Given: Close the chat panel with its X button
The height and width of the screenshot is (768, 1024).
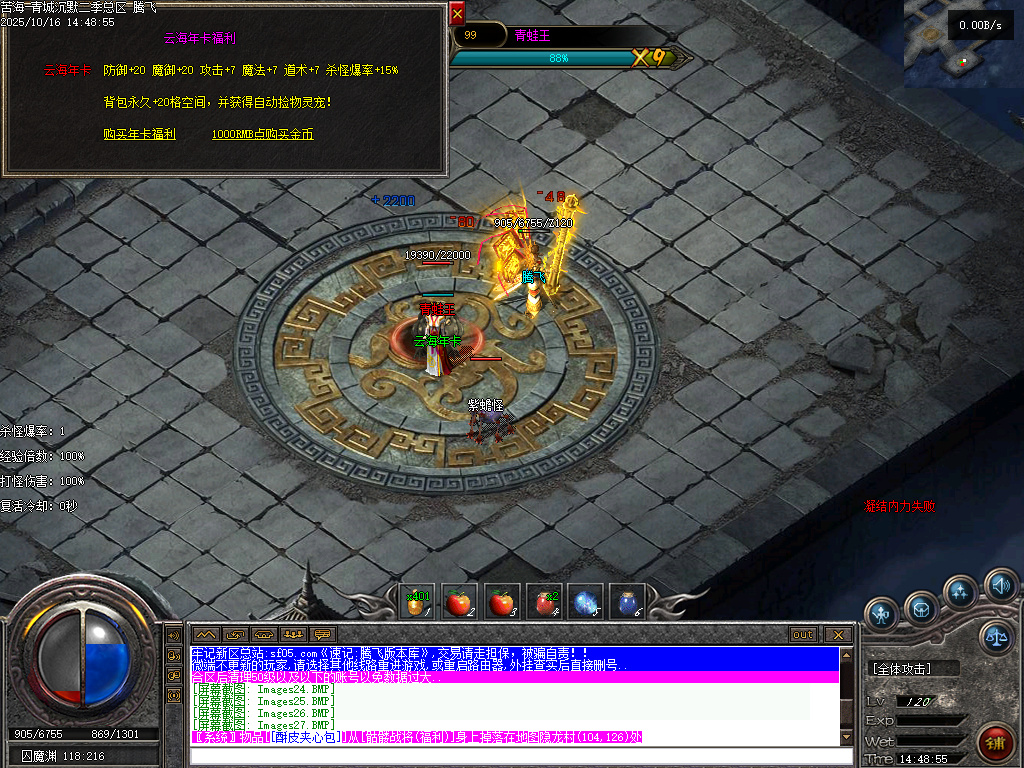Looking at the screenshot, I should click(x=837, y=635).
